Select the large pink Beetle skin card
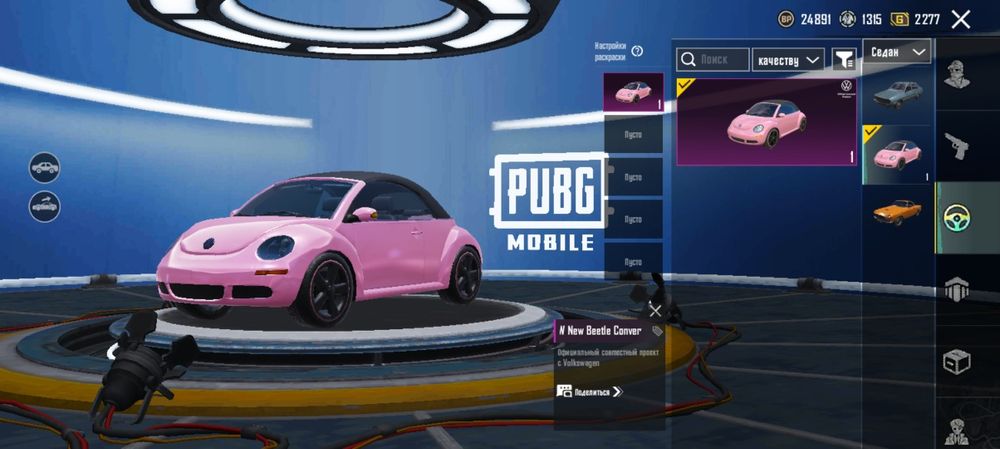 [766, 122]
